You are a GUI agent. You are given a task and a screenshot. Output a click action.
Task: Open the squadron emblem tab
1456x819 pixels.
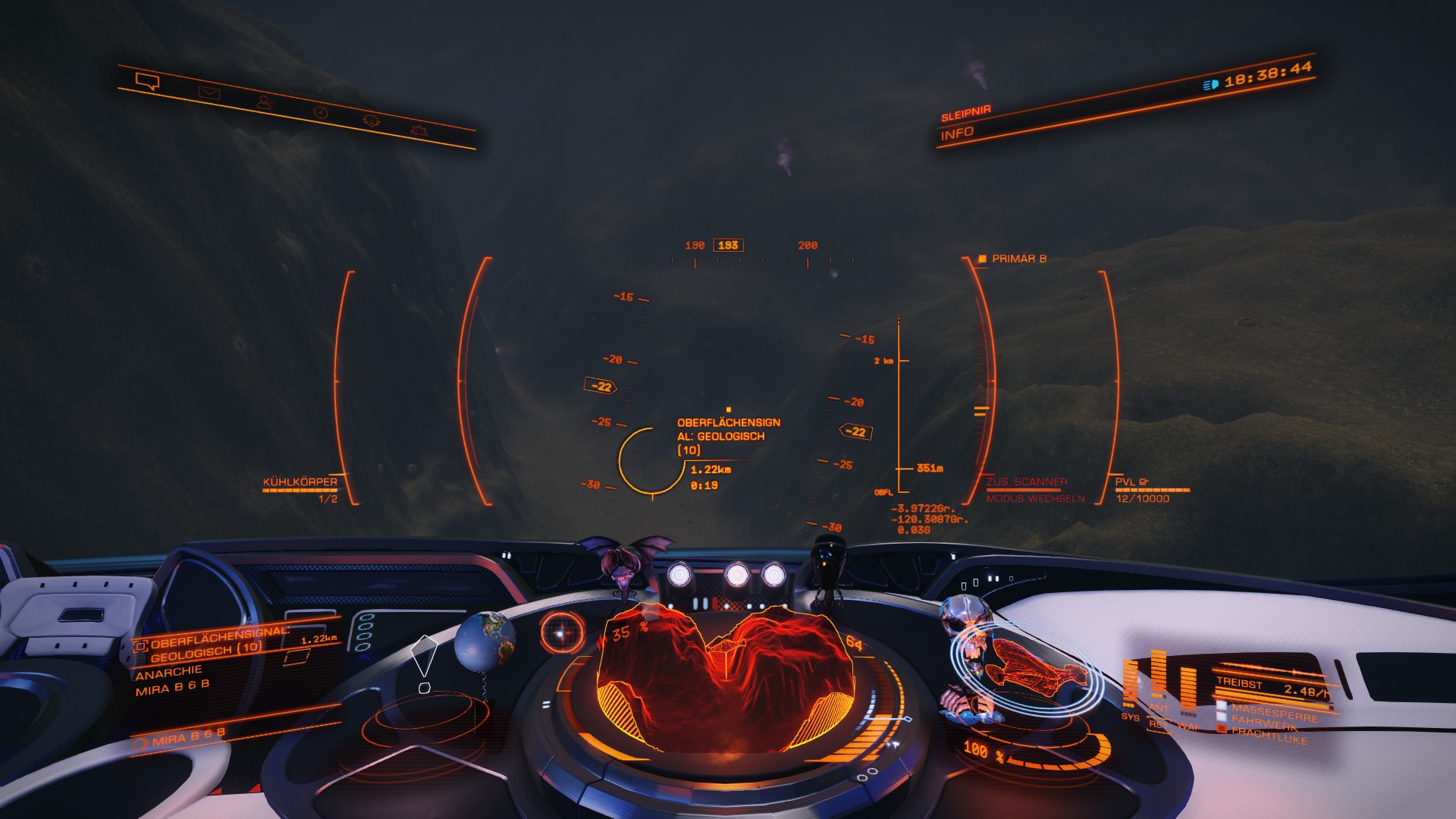(x=370, y=121)
